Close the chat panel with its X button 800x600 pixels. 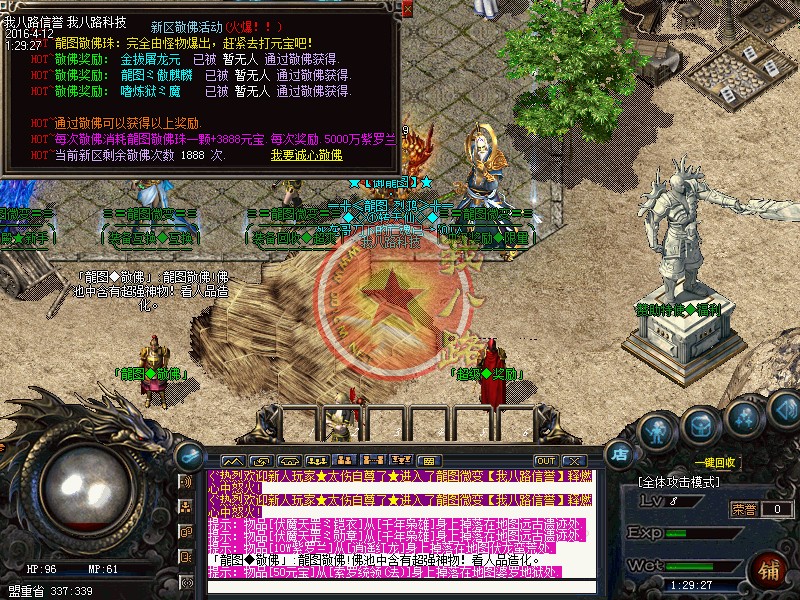574,460
